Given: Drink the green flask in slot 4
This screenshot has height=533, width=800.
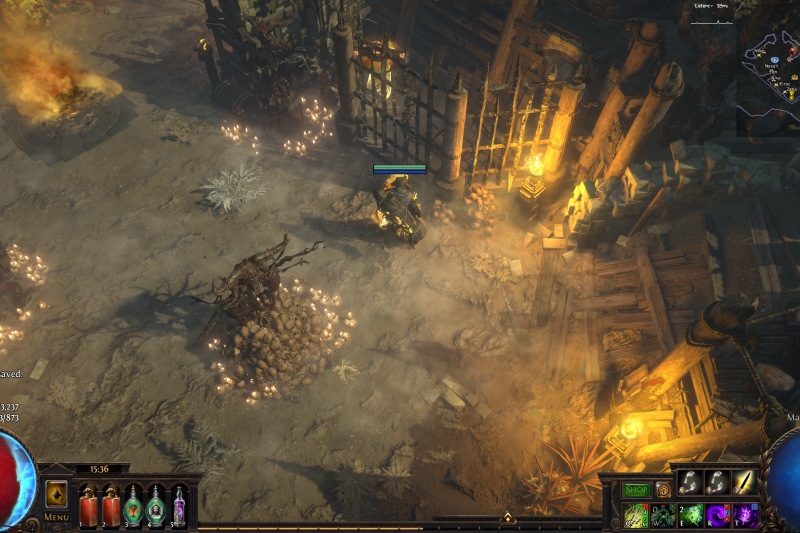Looking at the screenshot, I should pos(156,506).
